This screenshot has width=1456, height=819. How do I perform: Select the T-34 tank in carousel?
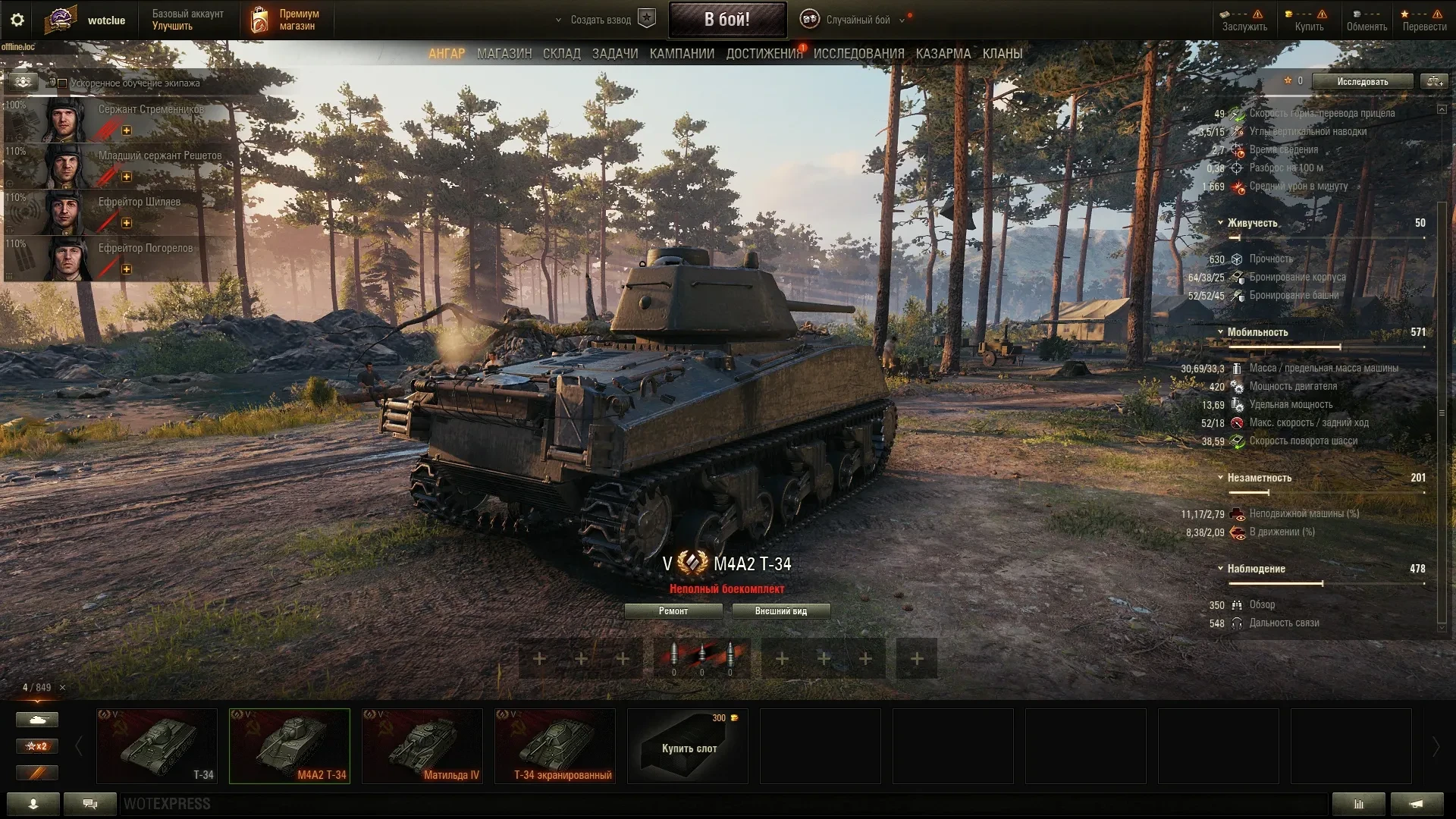coord(157,745)
